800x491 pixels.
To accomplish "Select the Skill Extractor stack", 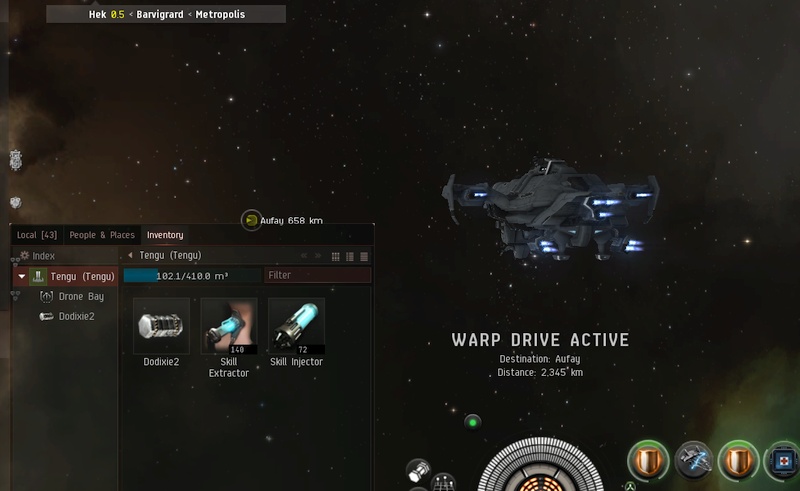I will (x=229, y=326).
